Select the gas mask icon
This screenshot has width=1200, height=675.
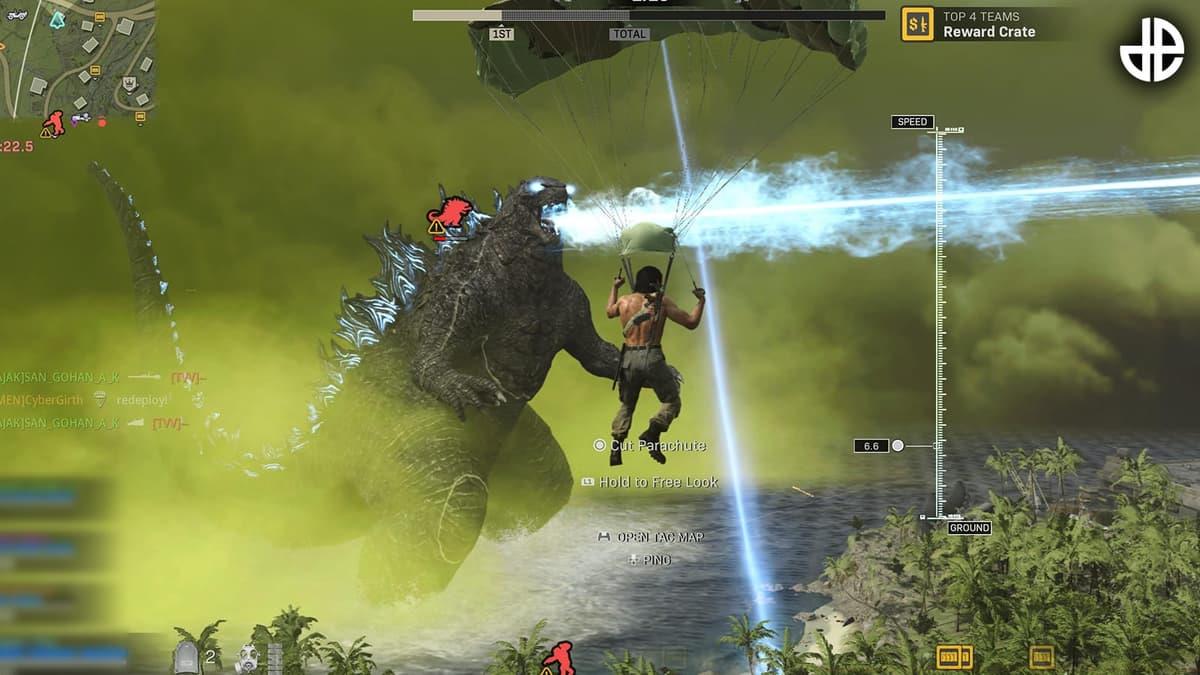pyautogui.click(x=246, y=657)
